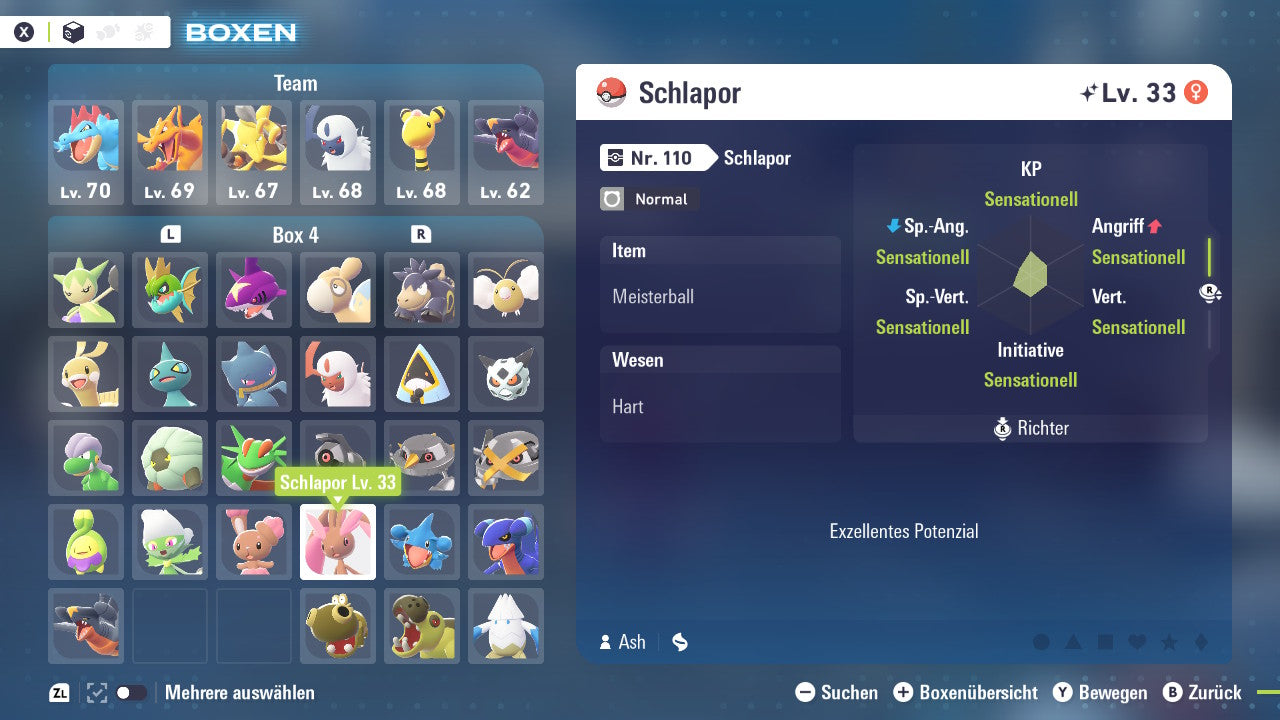Click the origin mark icon after Ash's name
Image resolution: width=1280 pixels, height=720 pixels.
tap(680, 642)
